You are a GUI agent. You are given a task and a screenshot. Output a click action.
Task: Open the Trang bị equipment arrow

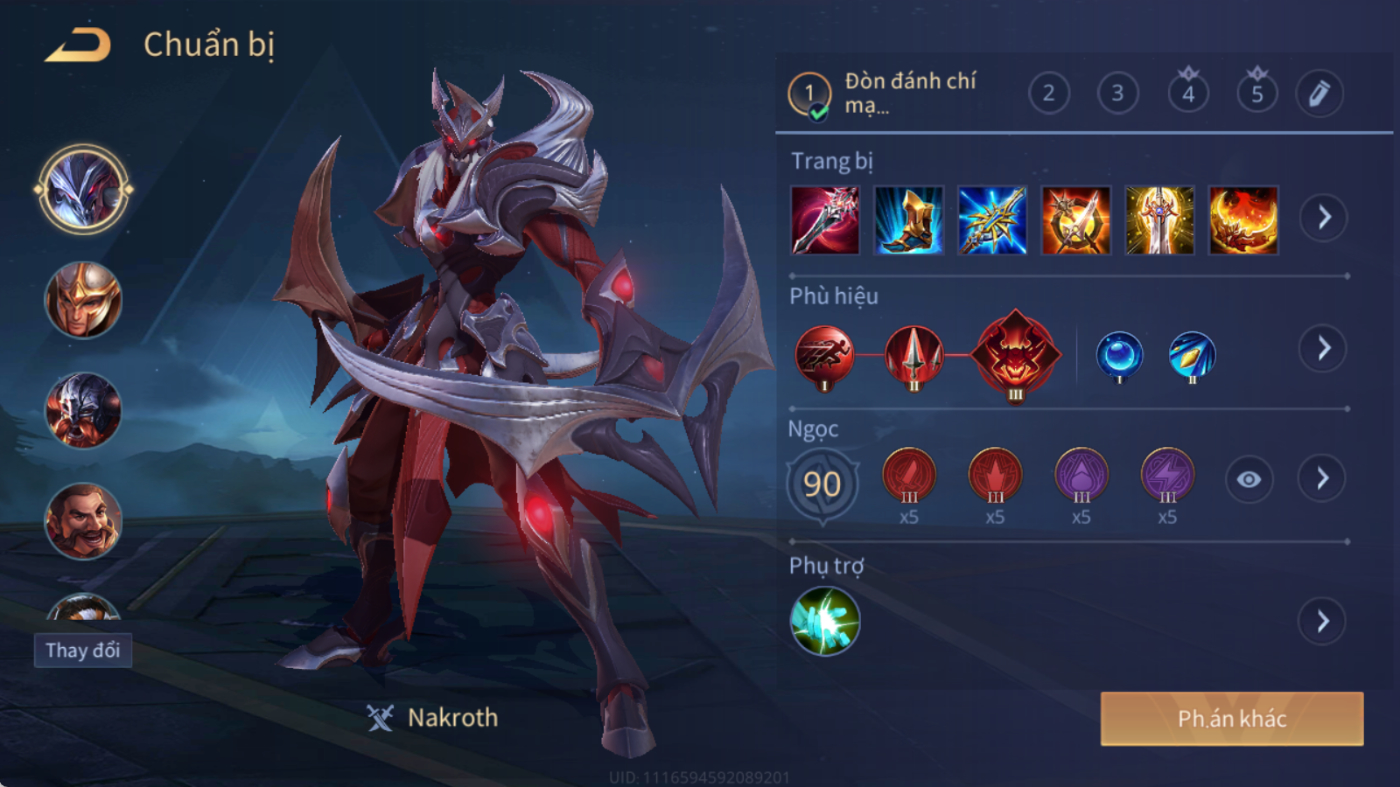tap(1323, 217)
